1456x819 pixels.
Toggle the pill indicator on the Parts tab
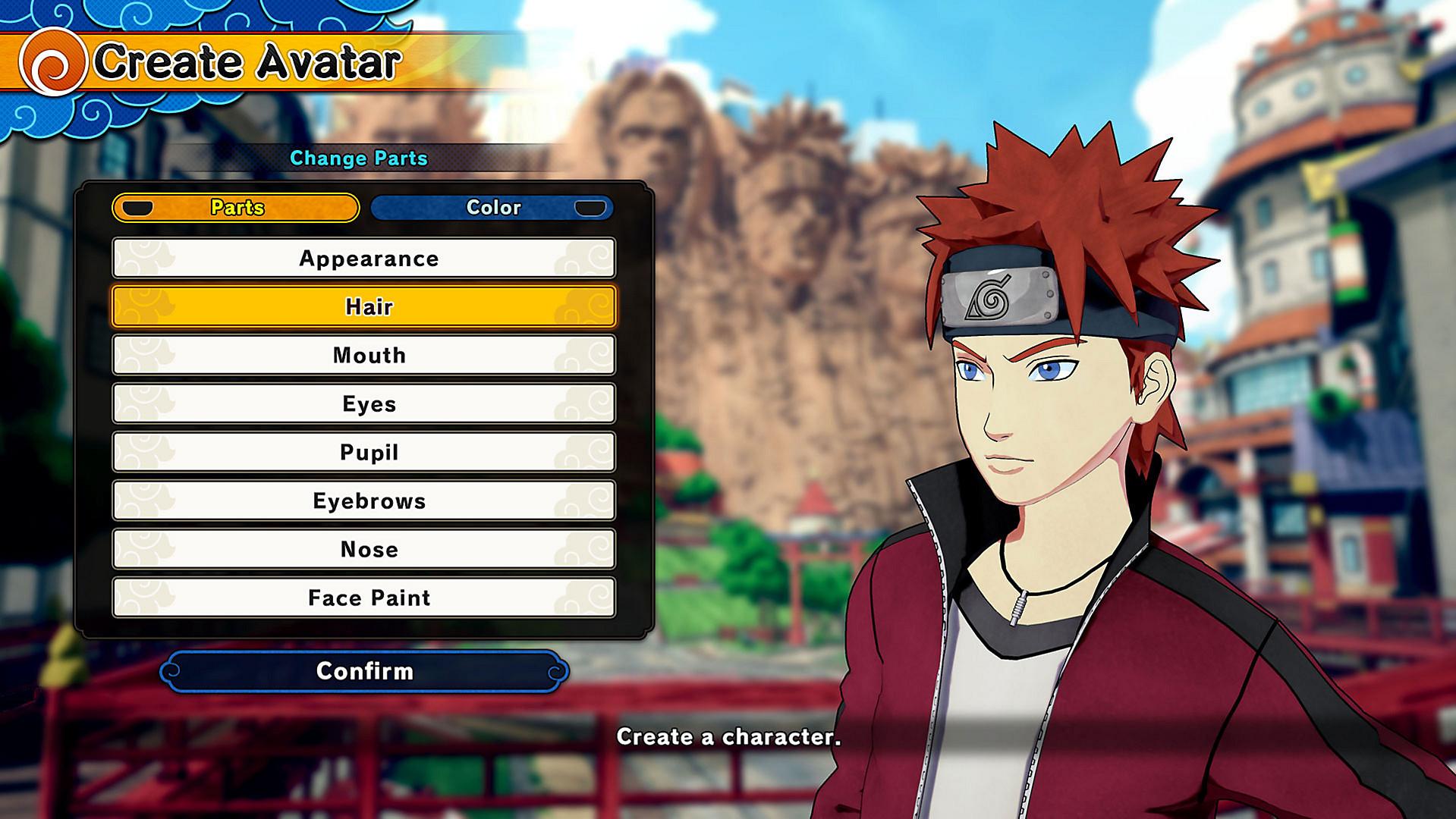pos(138,207)
